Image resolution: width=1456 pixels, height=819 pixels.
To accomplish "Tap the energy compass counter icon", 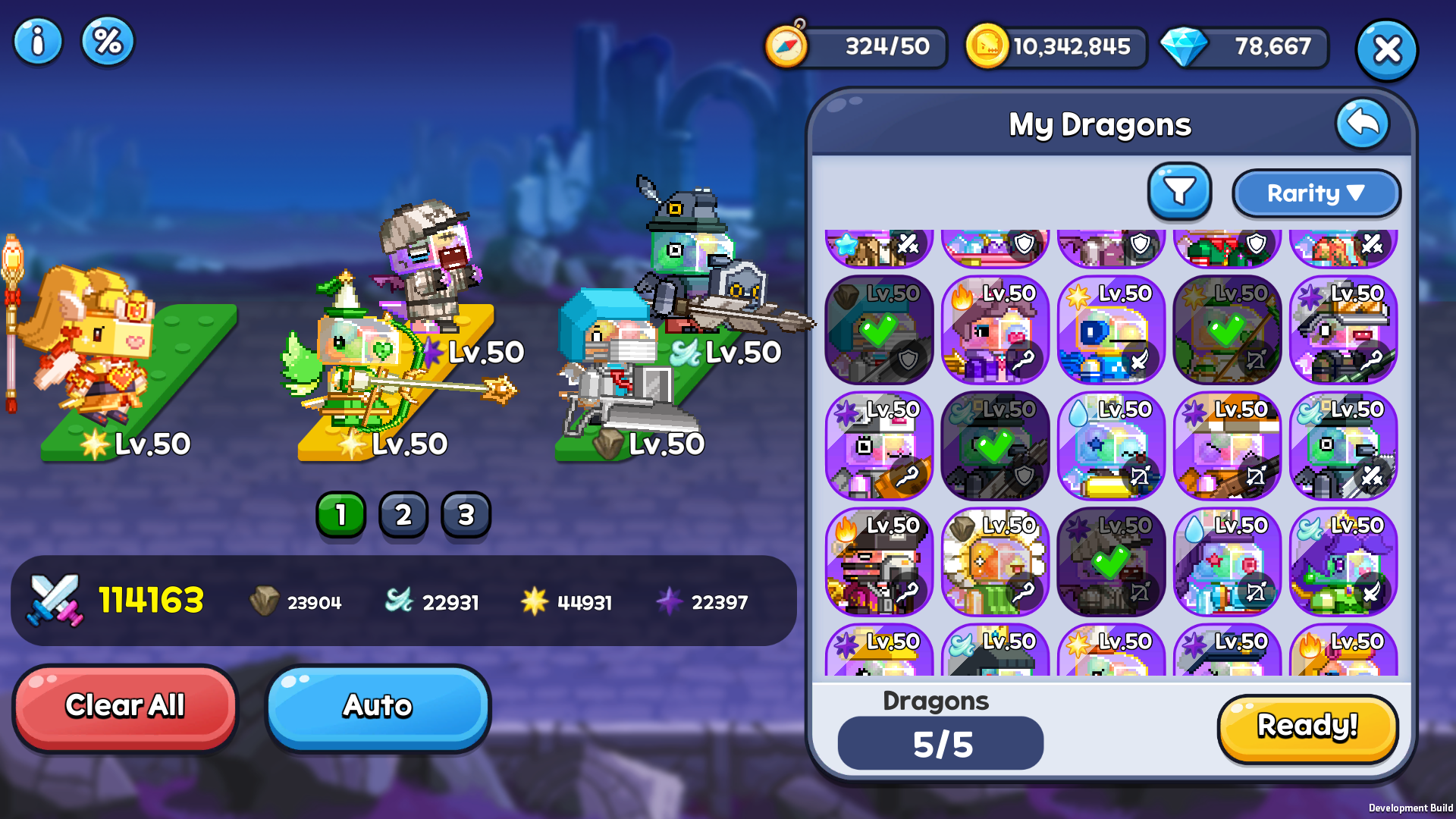I will (786, 47).
